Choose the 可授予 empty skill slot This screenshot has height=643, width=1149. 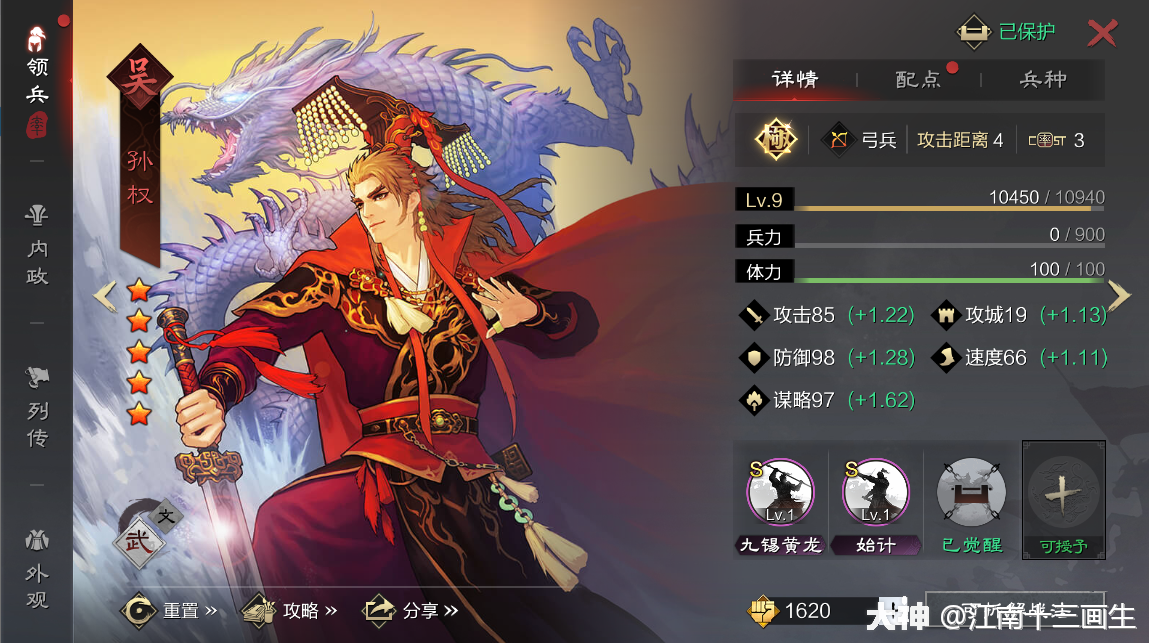pos(1063,492)
